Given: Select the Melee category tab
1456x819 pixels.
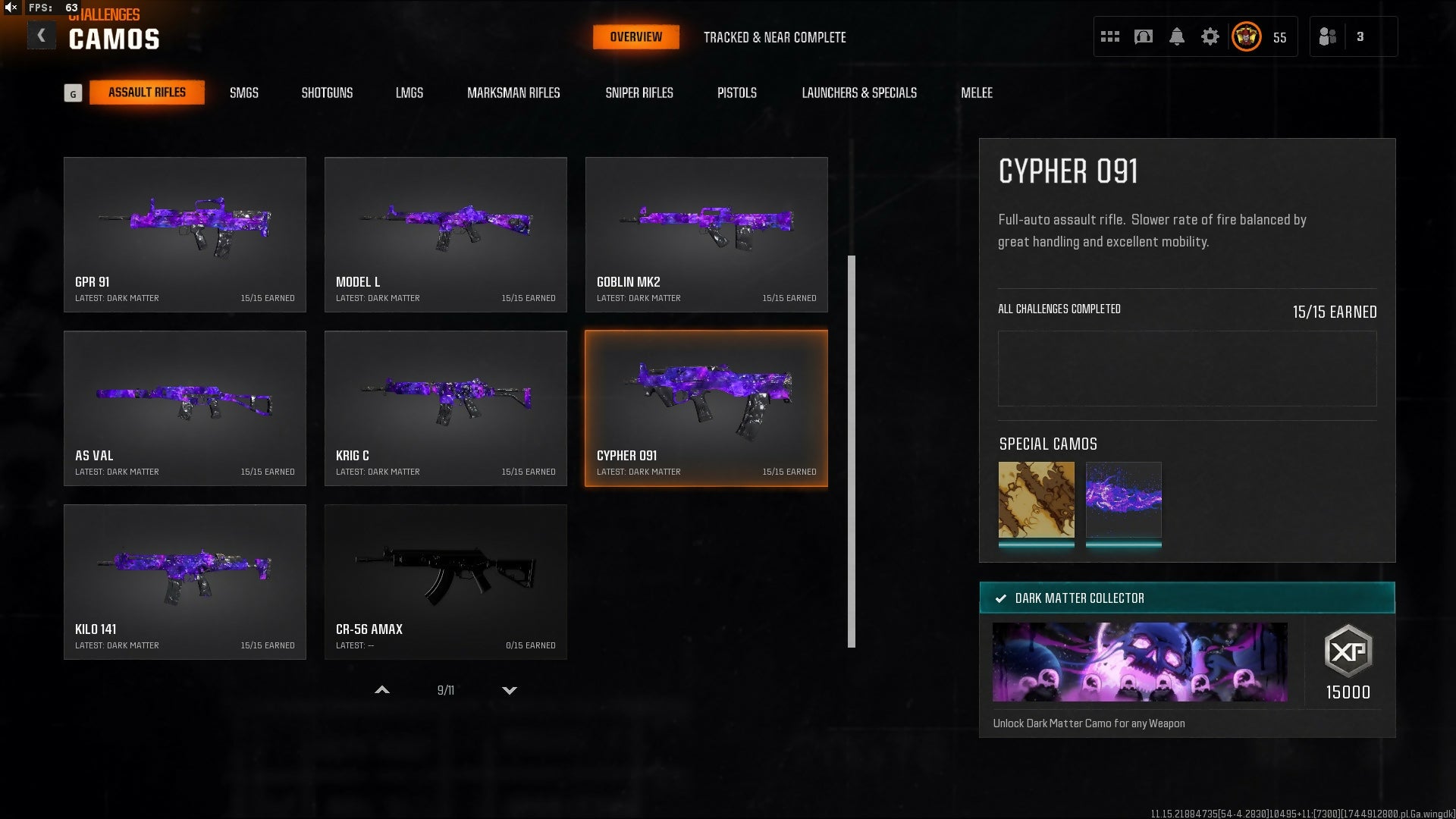Looking at the screenshot, I should click(x=976, y=93).
